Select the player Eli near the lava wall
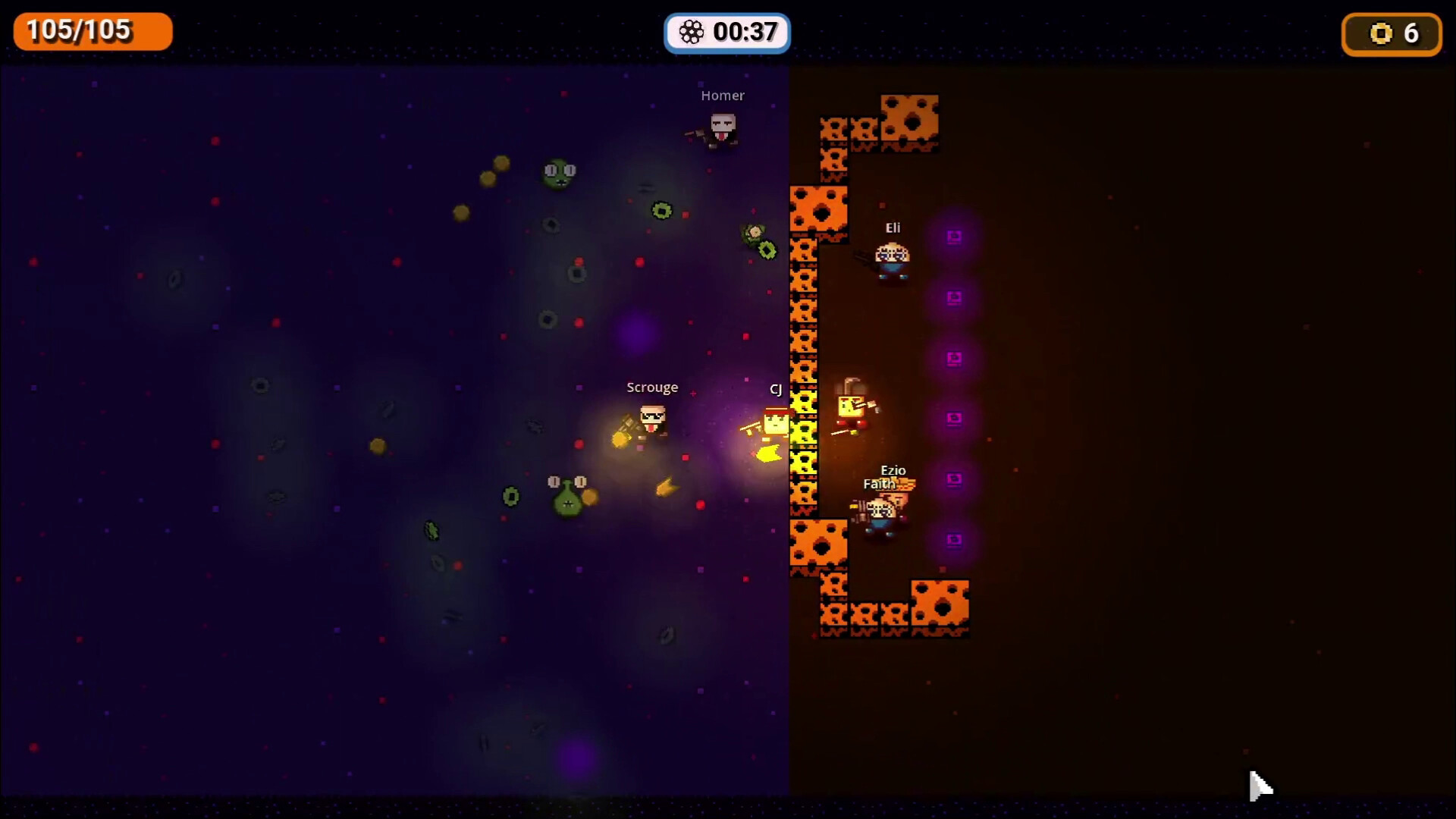This screenshot has height=819, width=1456. (x=892, y=258)
